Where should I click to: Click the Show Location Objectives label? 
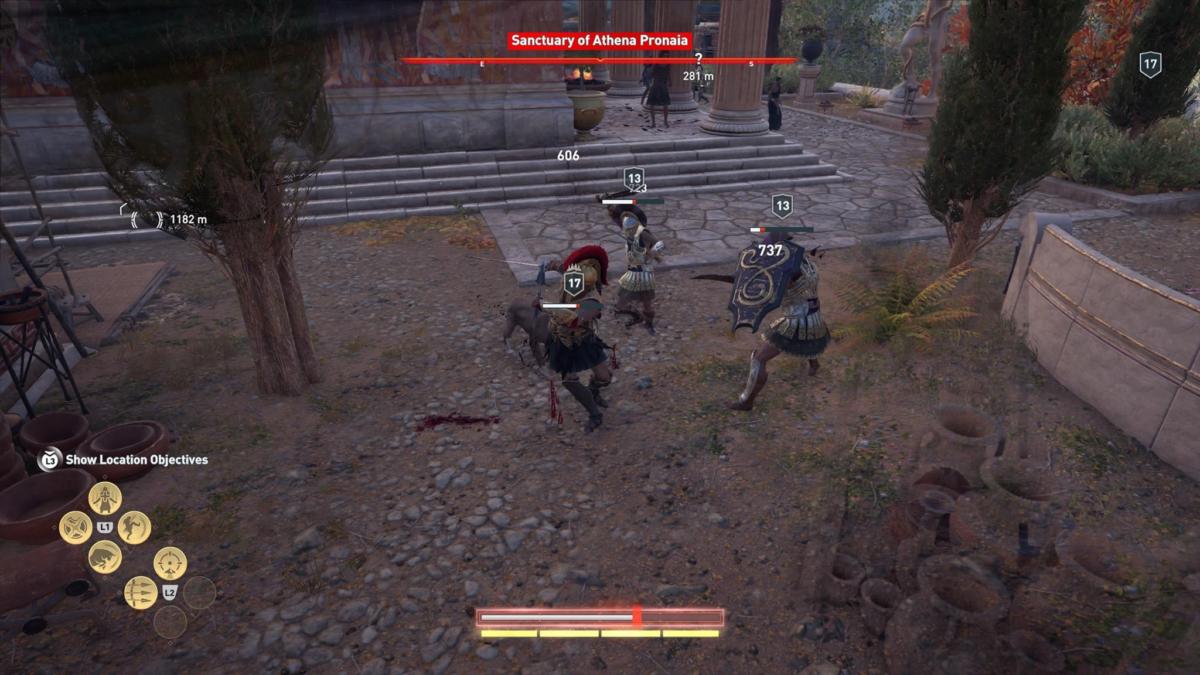point(136,460)
